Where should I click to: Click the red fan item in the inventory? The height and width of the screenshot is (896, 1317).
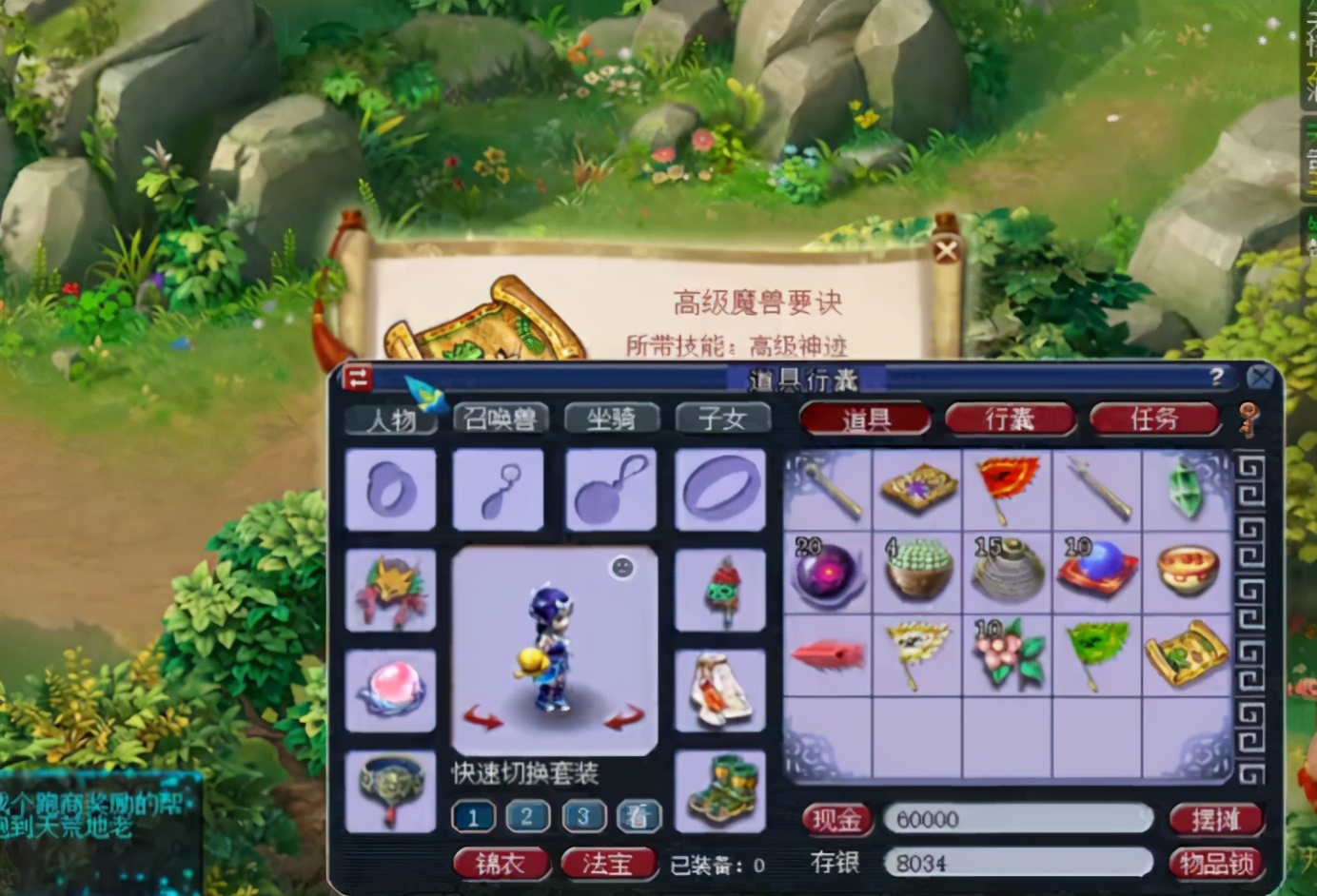click(x=1007, y=488)
